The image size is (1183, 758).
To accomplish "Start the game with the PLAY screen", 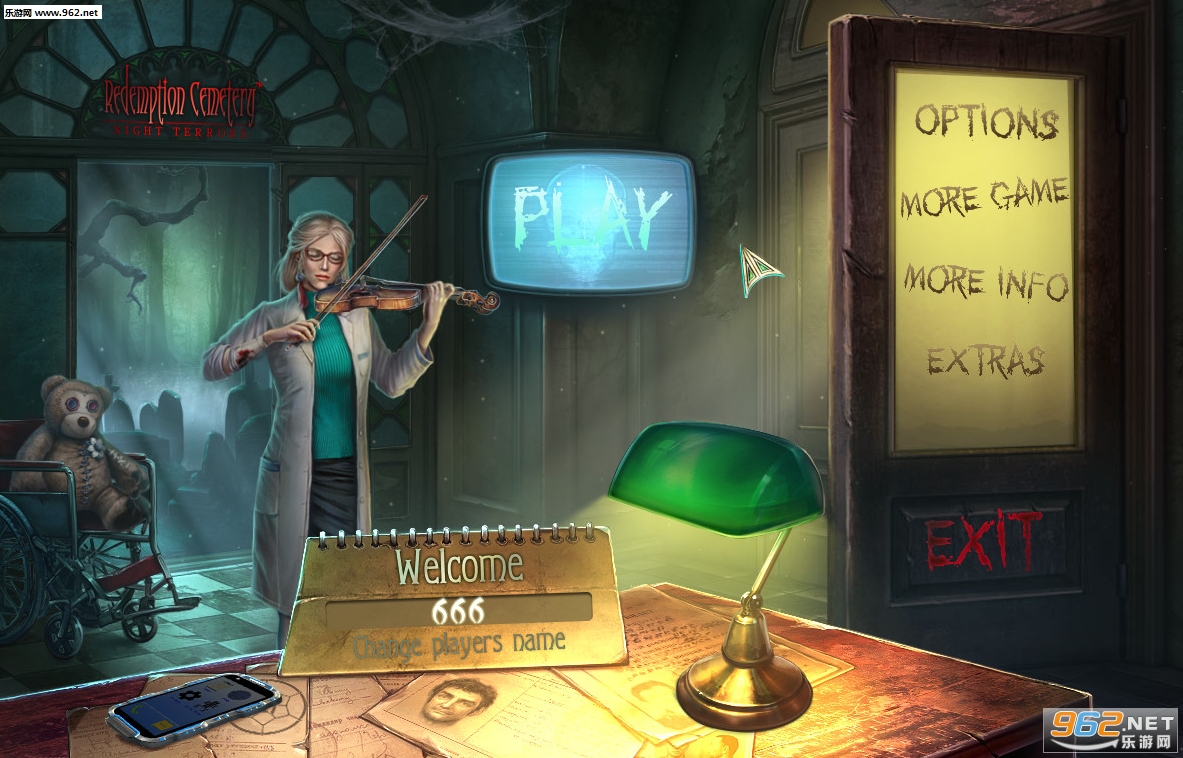I will (x=590, y=218).
